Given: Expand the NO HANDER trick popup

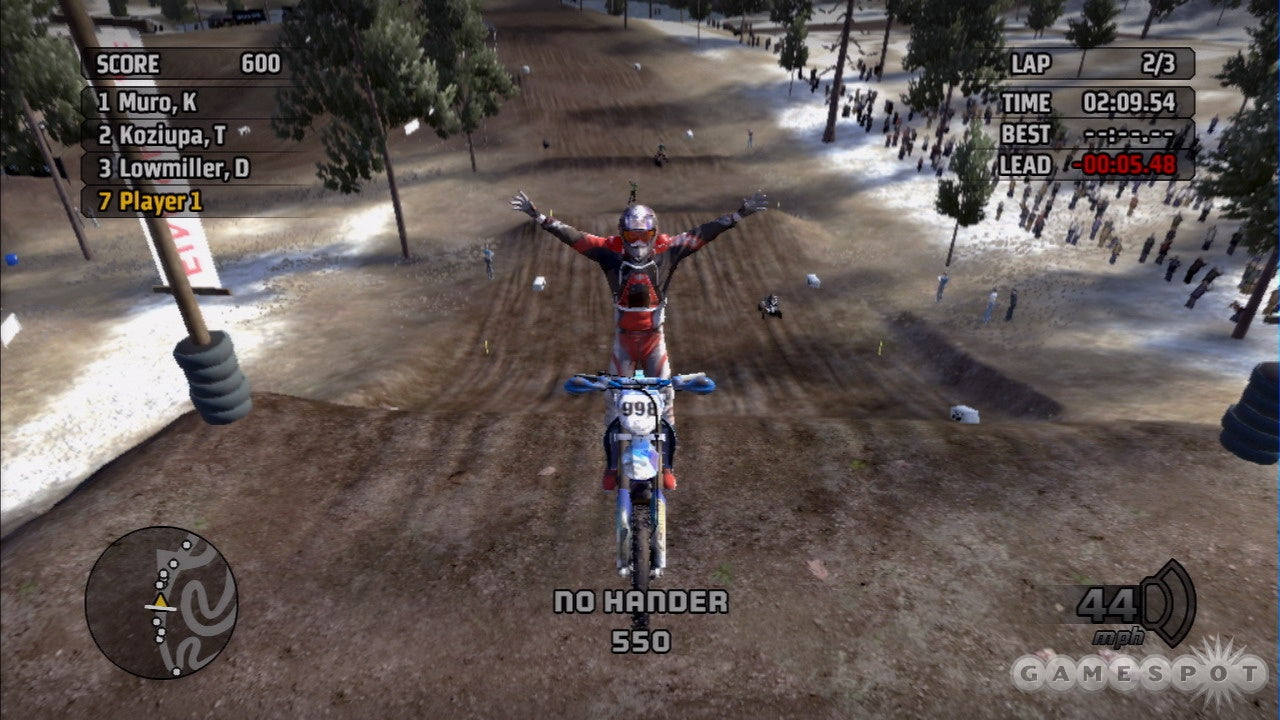Looking at the screenshot, I should [640, 603].
